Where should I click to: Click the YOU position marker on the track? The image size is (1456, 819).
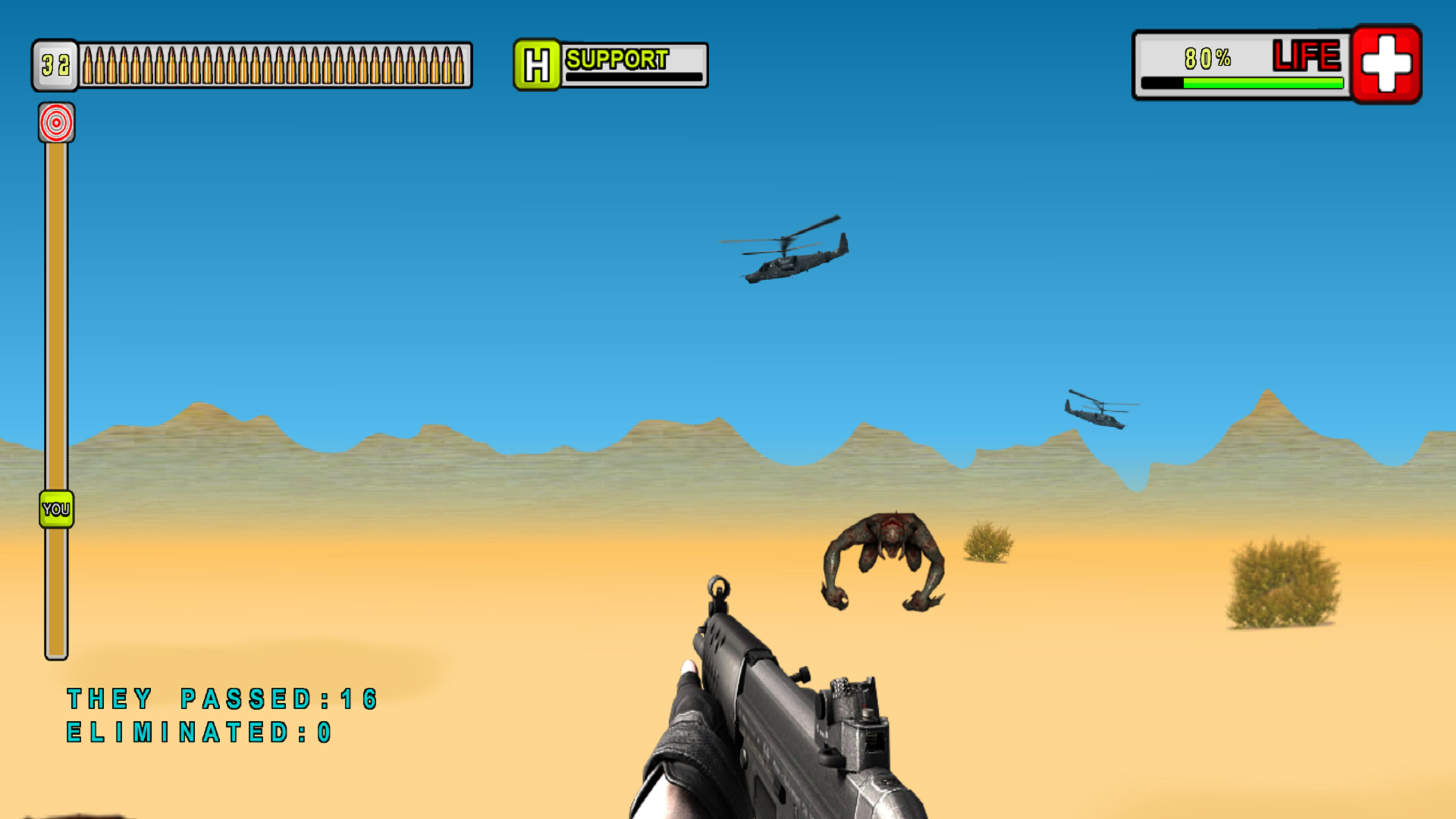[55, 508]
